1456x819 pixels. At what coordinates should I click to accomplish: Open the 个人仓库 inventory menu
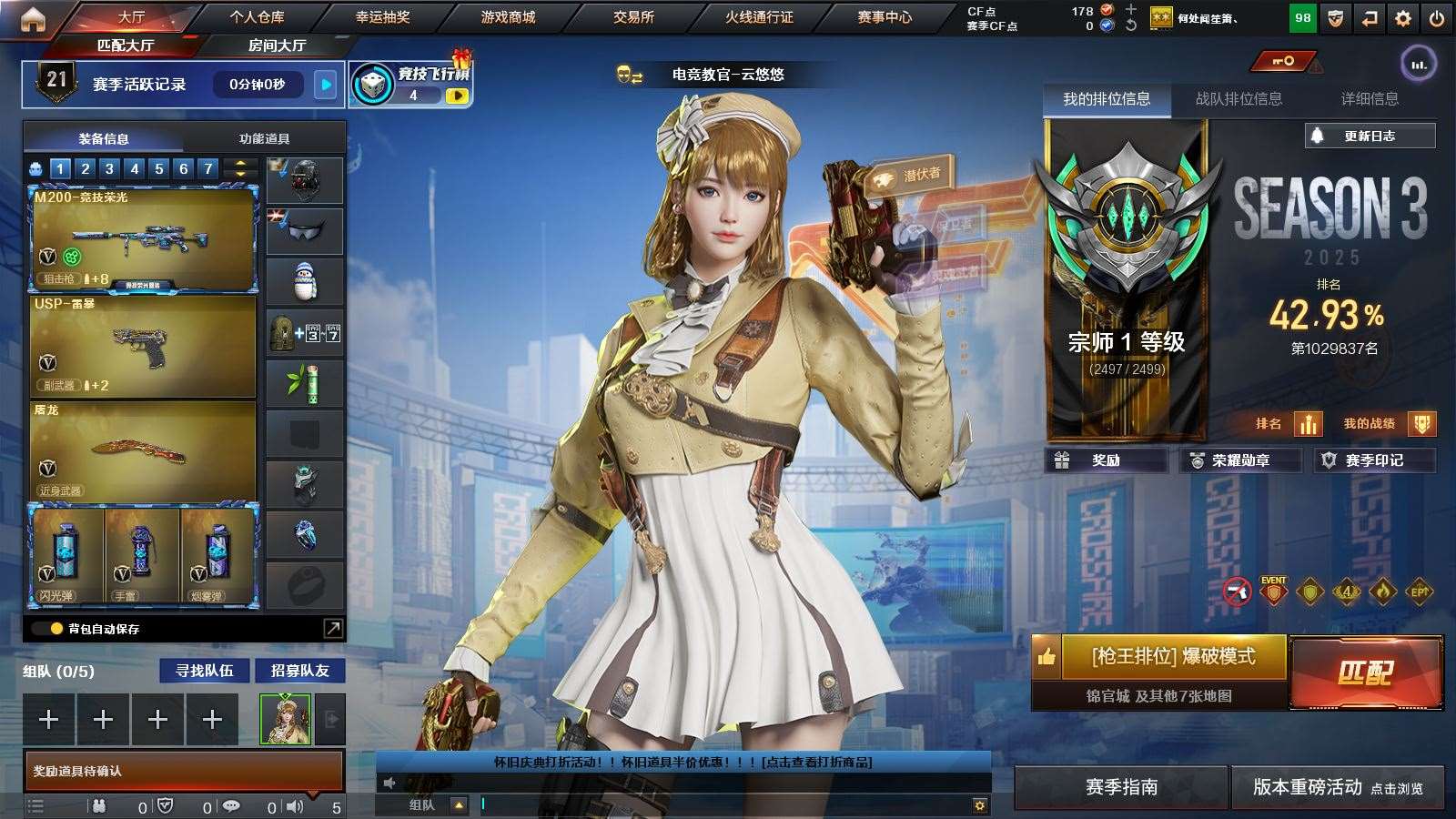257,17
